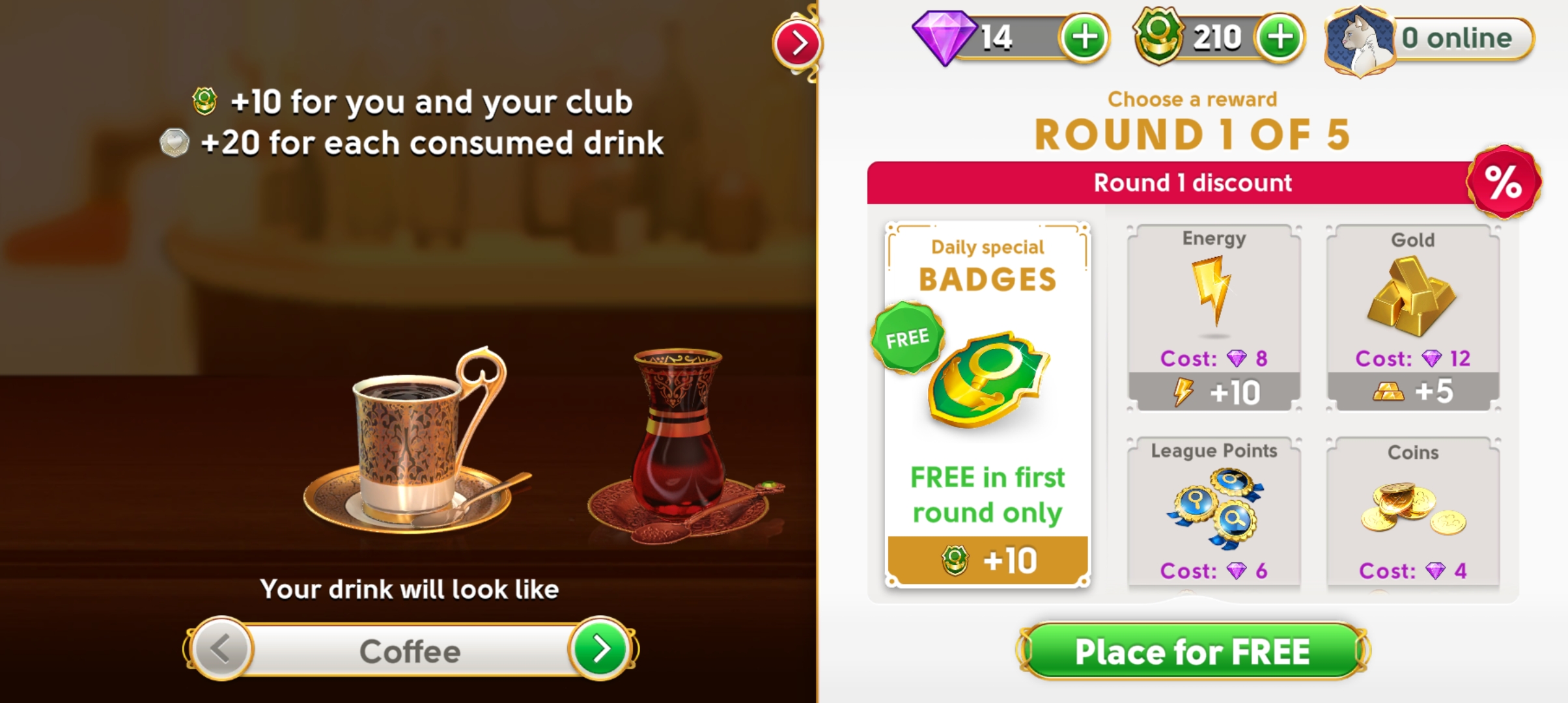The width and height of the screenshot is (1568, 703).
Task: Go back to the previous drink type
Action: [x=221, y=649]
